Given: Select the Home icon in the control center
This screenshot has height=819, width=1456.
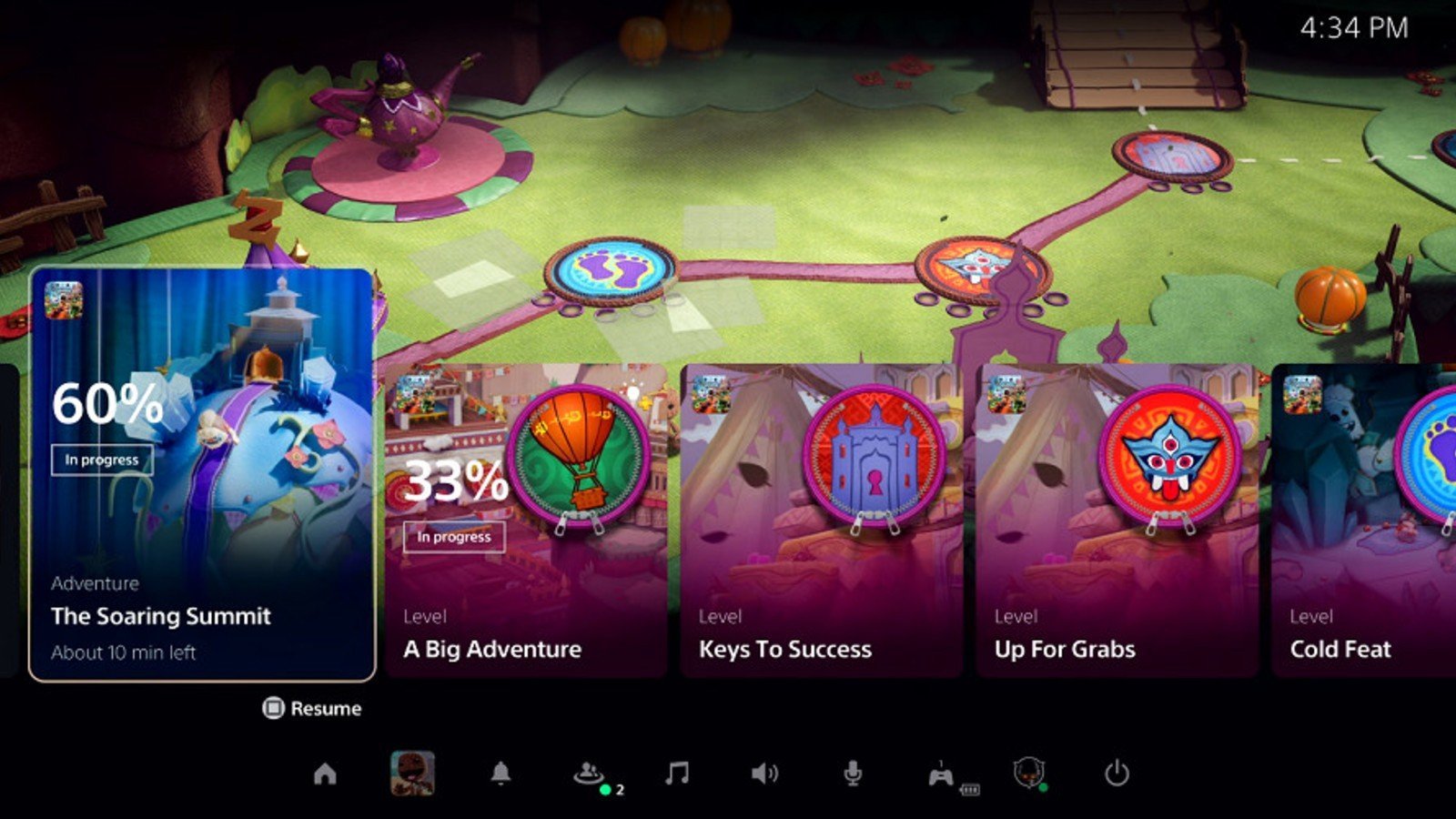Looking at the screenshot, I should (326, 775).
